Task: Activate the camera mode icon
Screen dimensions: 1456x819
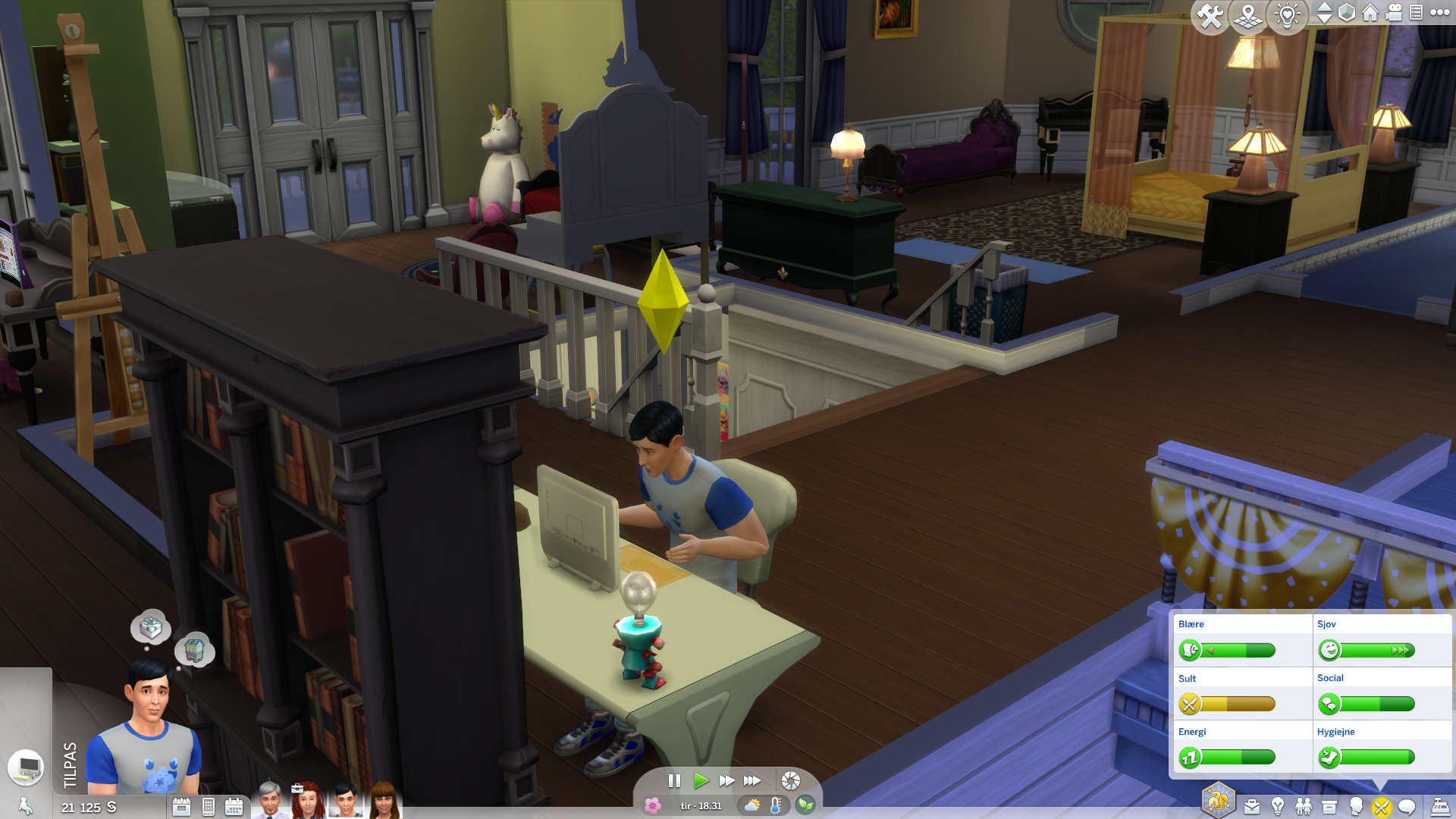Action: (x=1394, y=13)
